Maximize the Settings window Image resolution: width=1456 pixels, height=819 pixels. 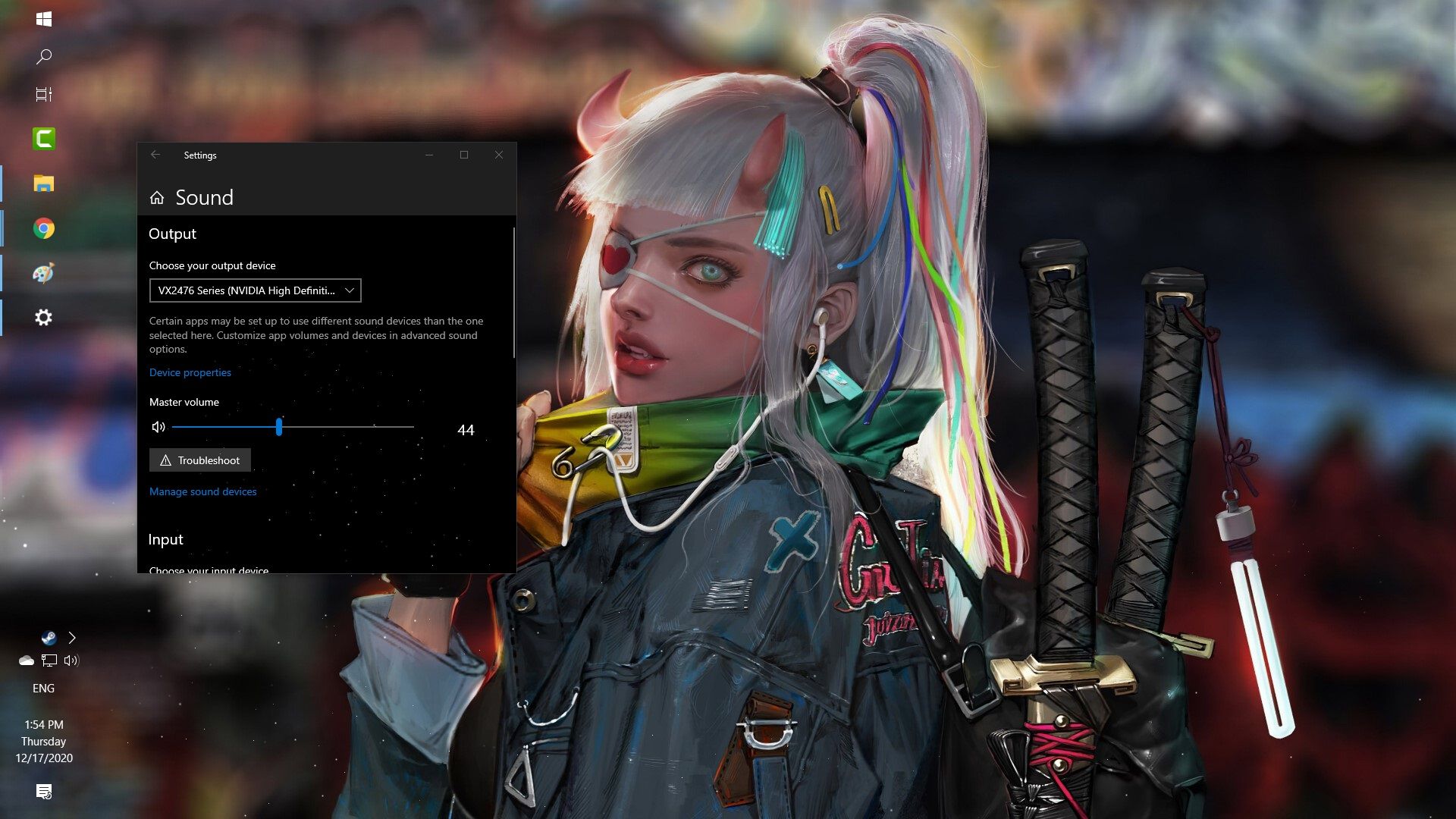point(464,155)
